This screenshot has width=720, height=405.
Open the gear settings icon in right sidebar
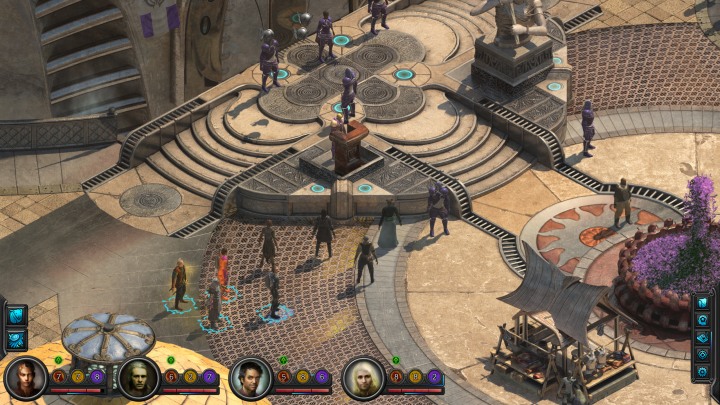pyautogui.click(x=703, y=371)
